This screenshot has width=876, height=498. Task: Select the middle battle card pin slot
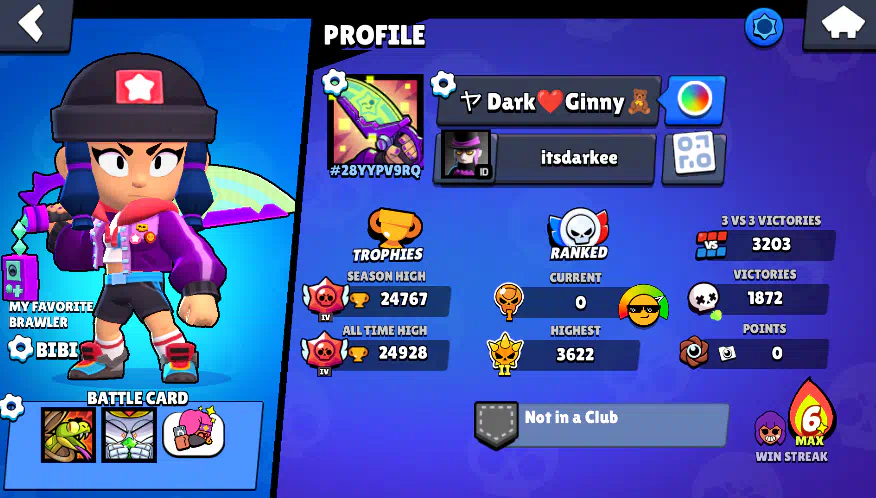click(x=129, y=435)
